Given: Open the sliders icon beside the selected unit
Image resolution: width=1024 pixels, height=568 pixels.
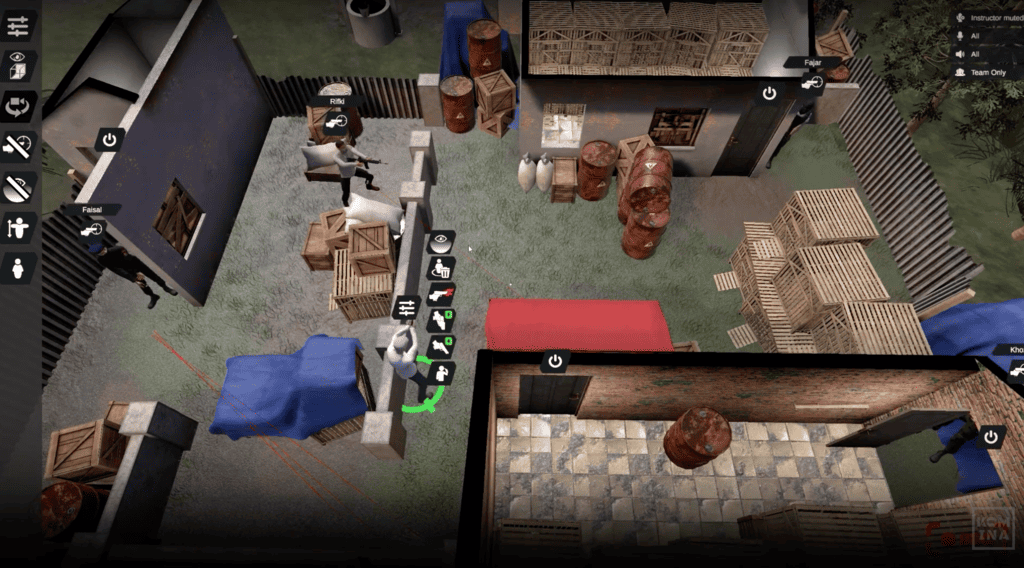Looking at the screenshot, I should pos(406,306).
